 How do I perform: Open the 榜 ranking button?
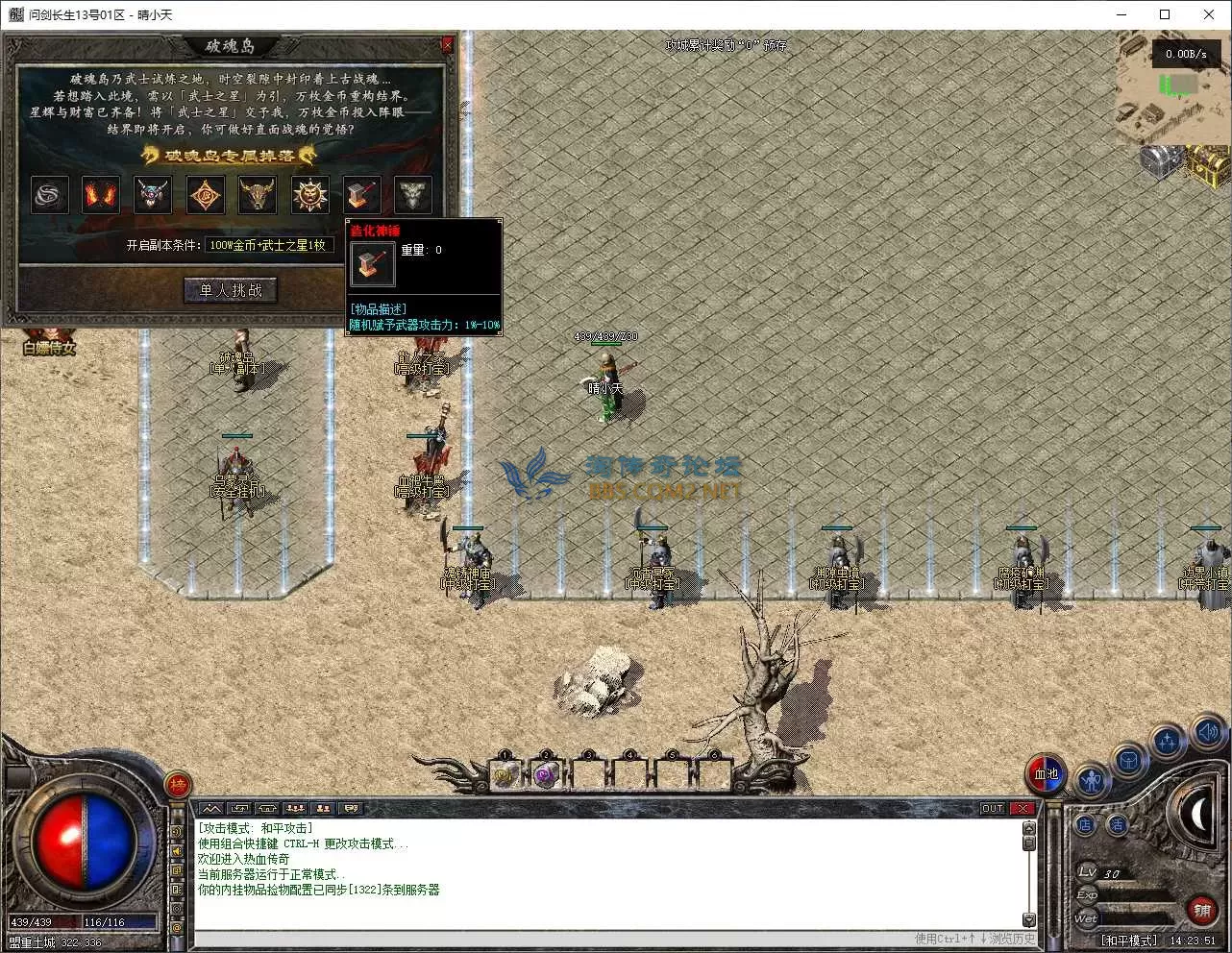pos(178,785)
